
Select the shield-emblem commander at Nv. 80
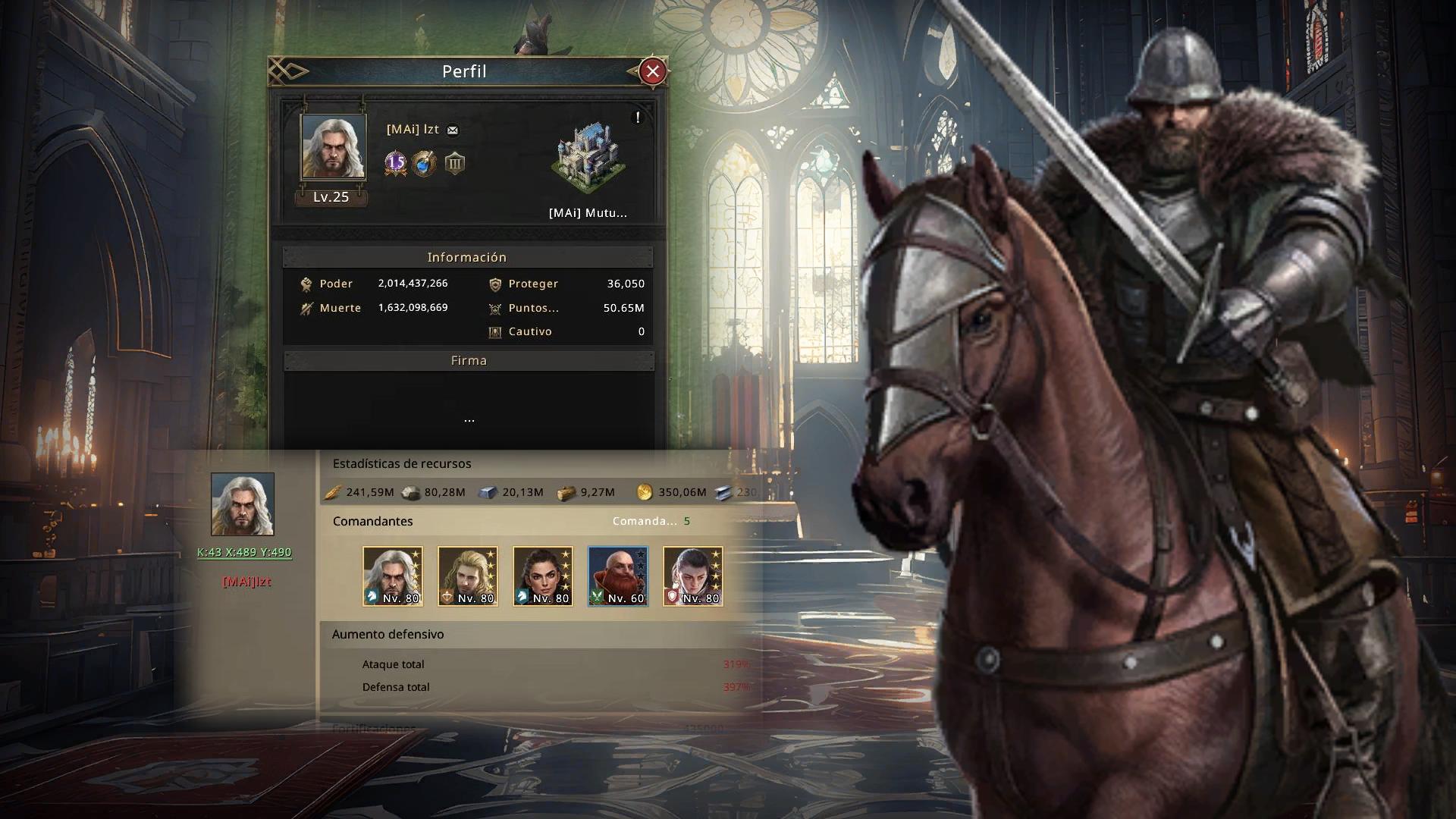point(693,576)
